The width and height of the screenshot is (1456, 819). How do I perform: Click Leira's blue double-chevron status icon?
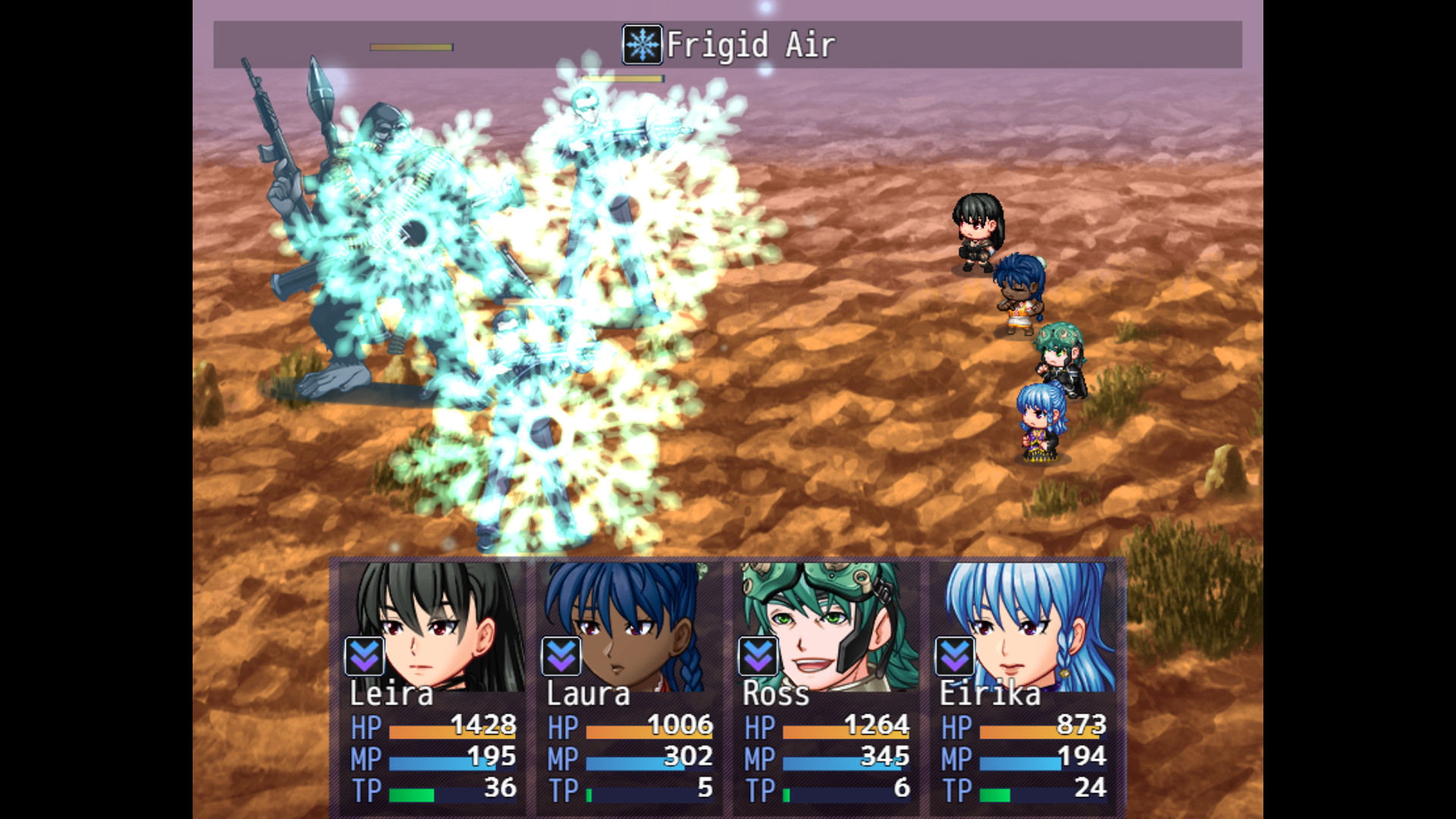pyautogui.click(x=364, y=657)
